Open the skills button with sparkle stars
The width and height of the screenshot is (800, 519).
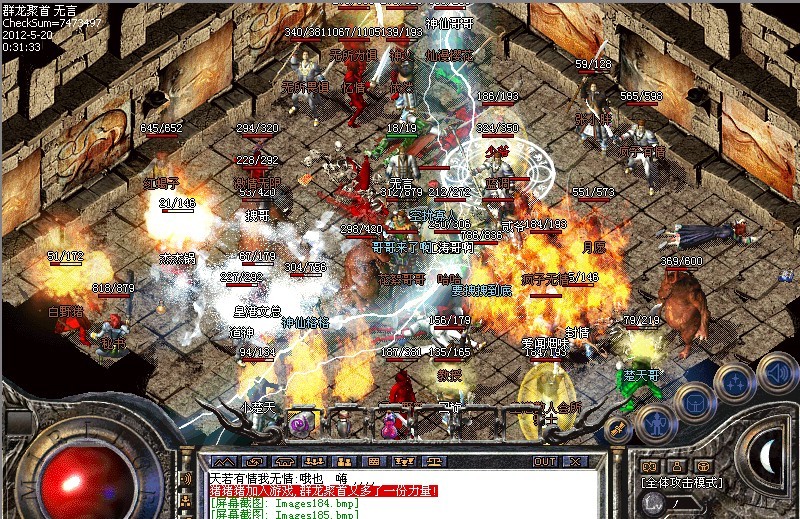pyautogui.click(x=735, y=382)
